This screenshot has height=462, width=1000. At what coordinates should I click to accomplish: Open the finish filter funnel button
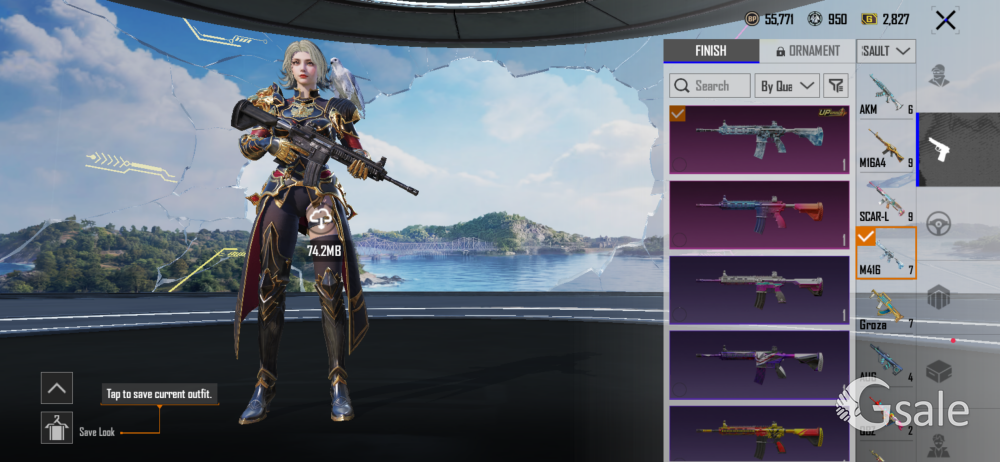(836, 86)
